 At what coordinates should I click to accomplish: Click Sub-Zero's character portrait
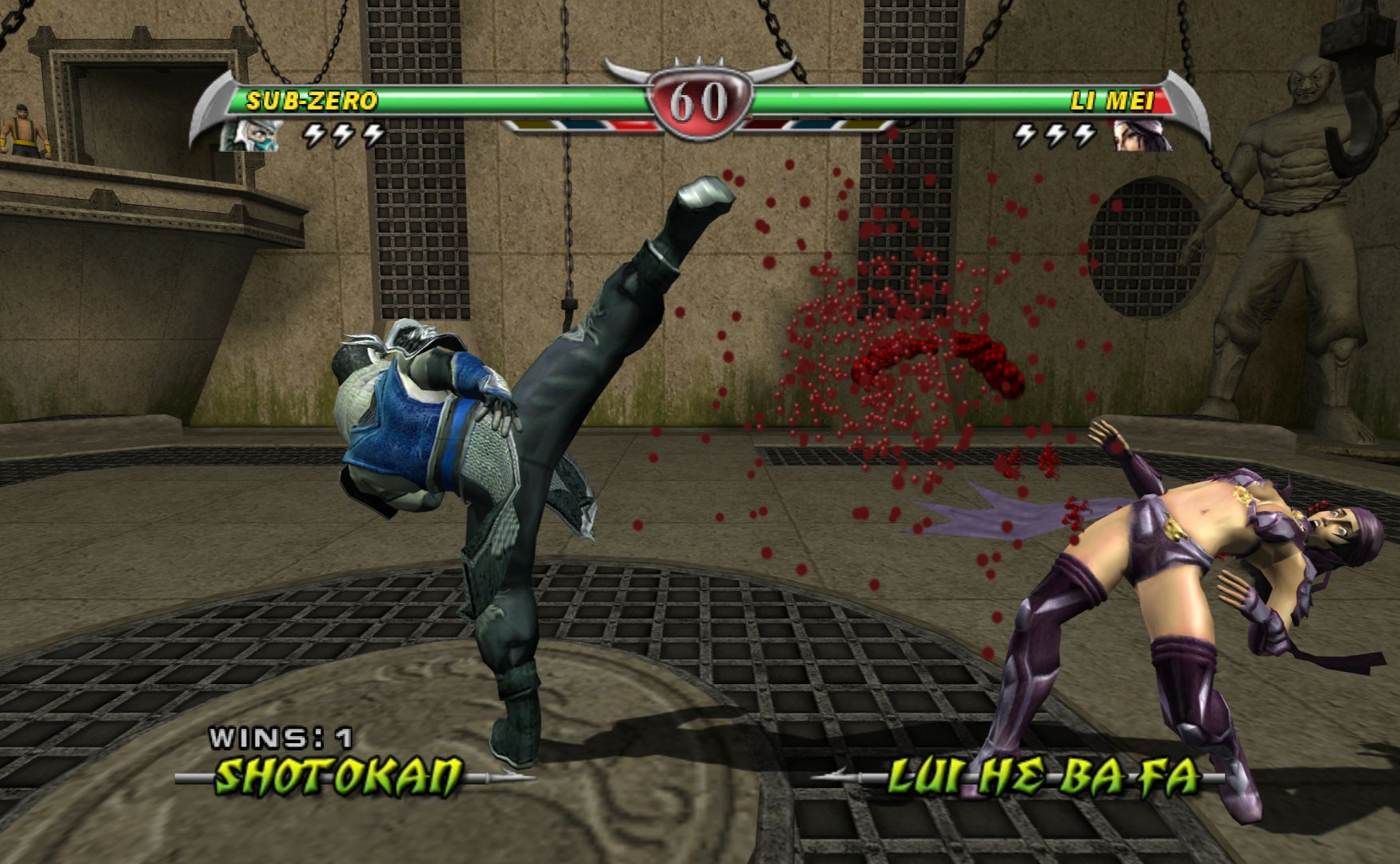click(x=249, y=134)
